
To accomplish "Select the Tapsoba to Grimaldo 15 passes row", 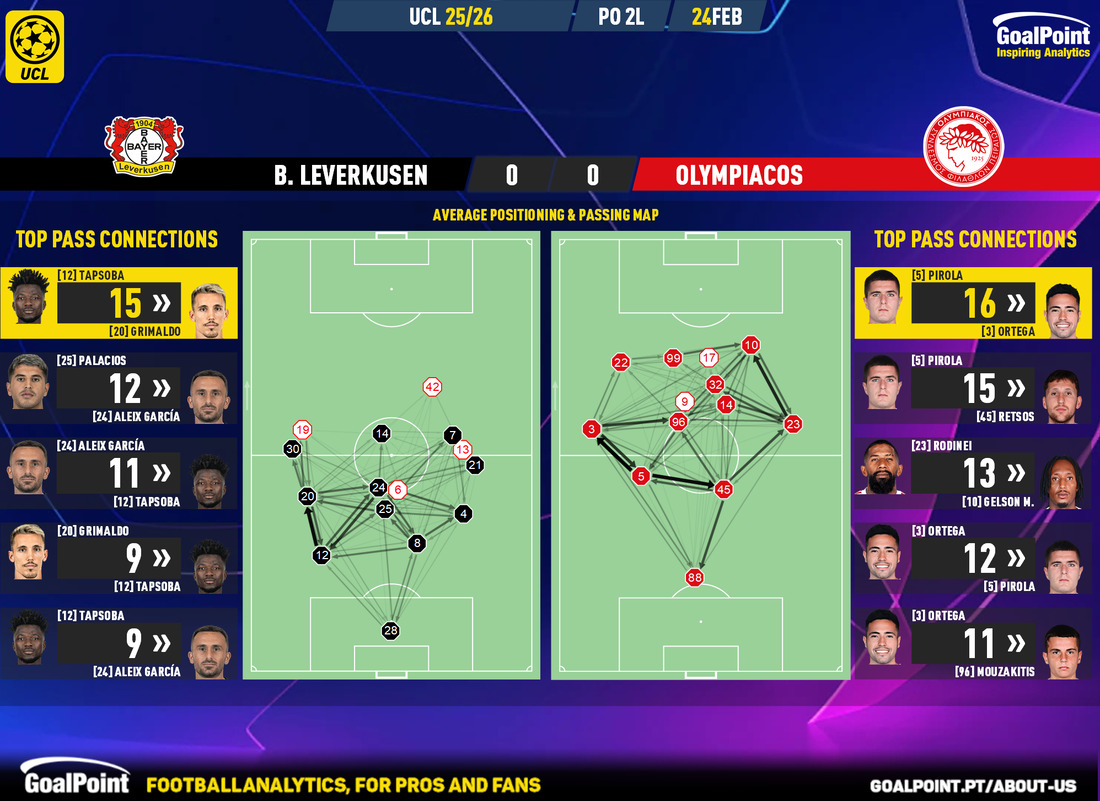I will tap(119, 303).
